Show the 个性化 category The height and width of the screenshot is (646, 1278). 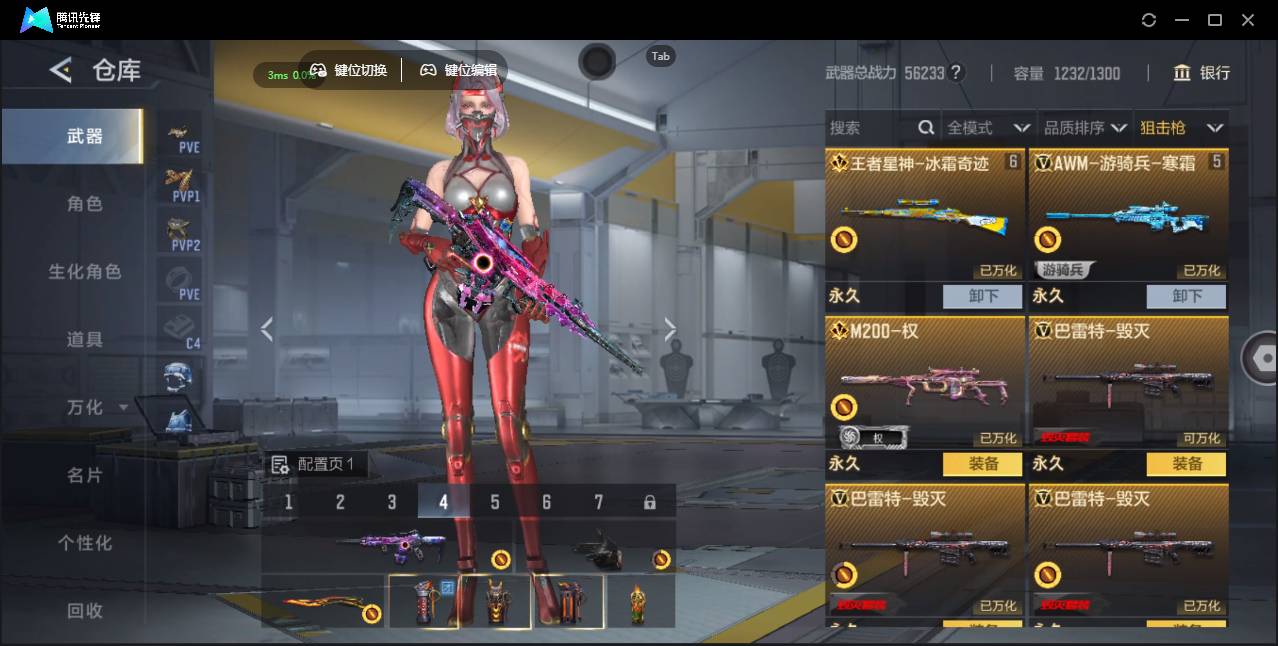click(85, 543)
